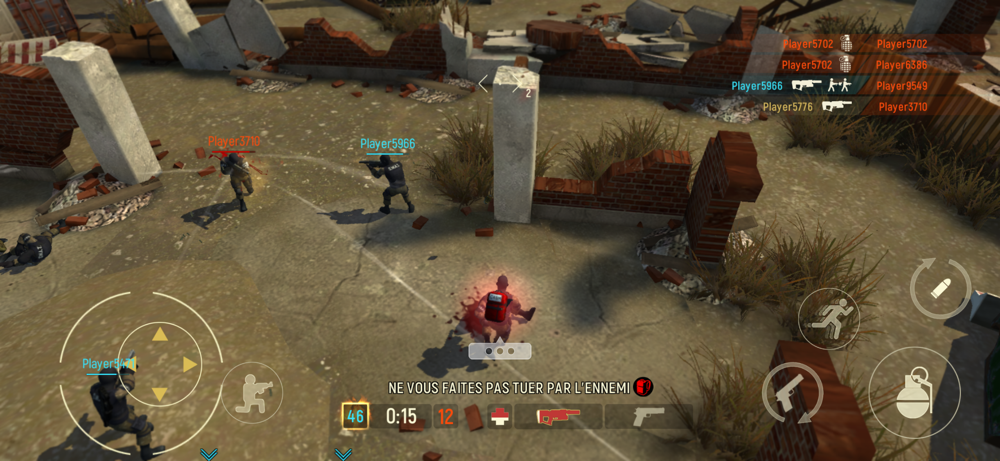1000x461 pixels.
Task: Tap the joystick's up arrow
Action: click(x=159, y=334)
